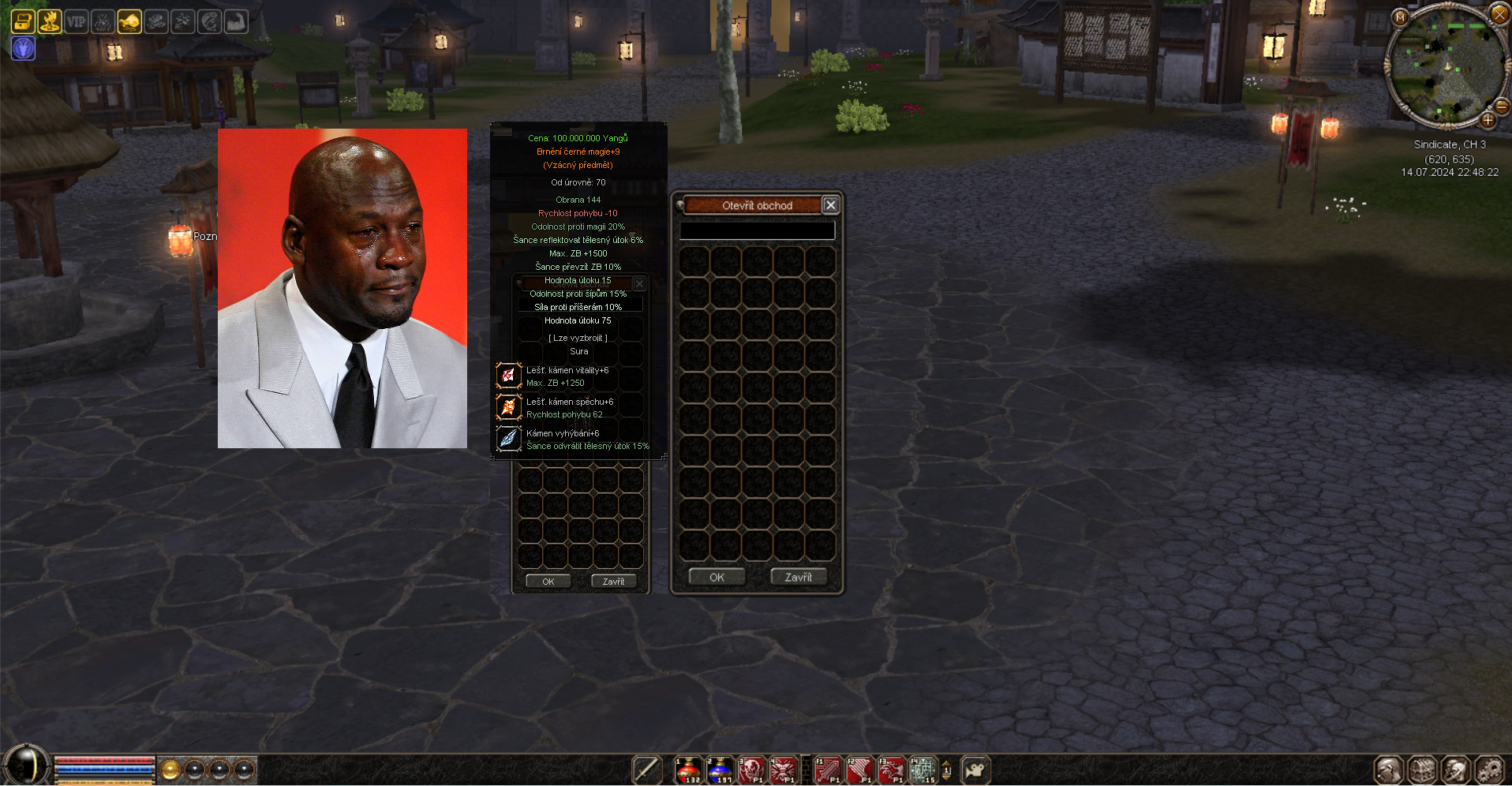Viewport: 1512px width, 786px height.
Task: Click the VIP status icon
Action: [76, 21]
